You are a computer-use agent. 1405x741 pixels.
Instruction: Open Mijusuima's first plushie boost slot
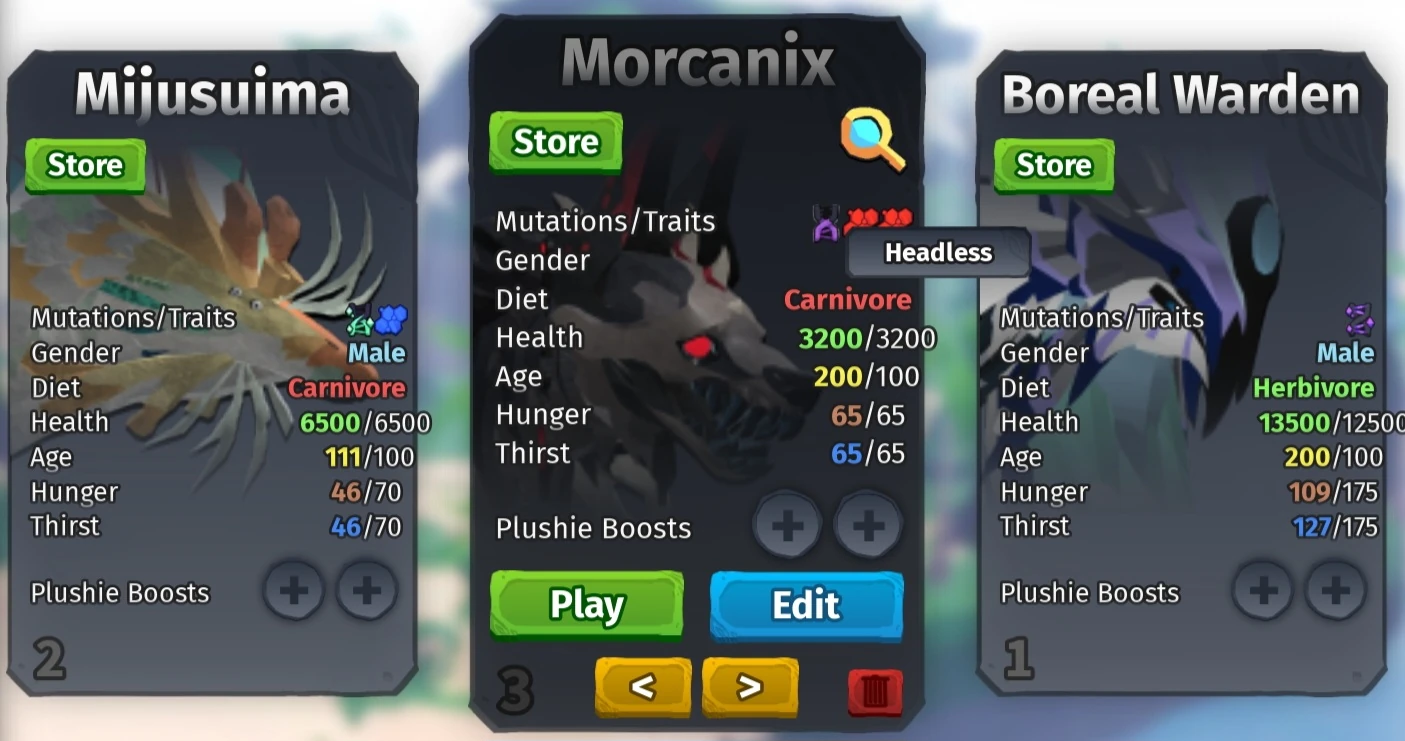[294, 591]
